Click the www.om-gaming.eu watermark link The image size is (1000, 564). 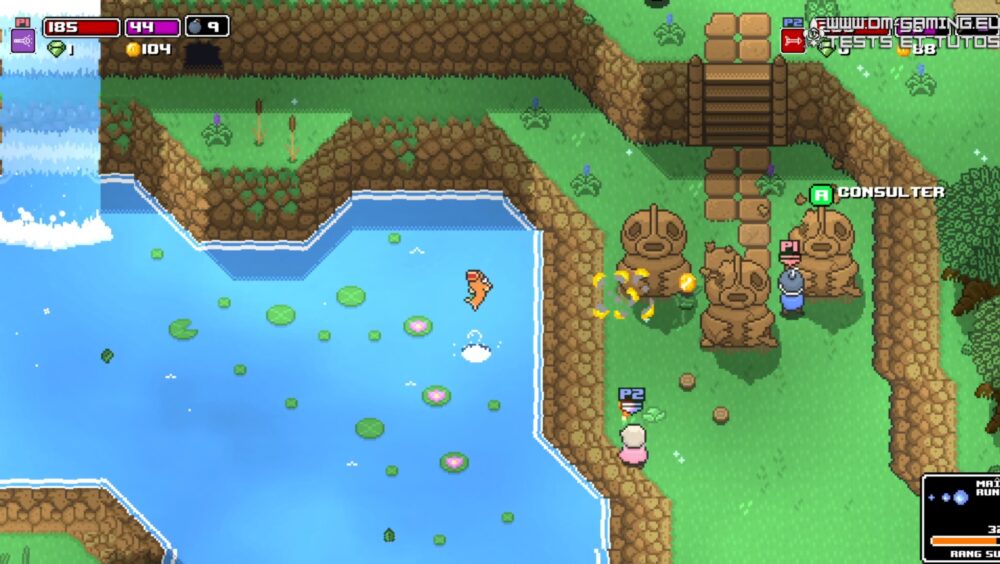coord(906,25)
